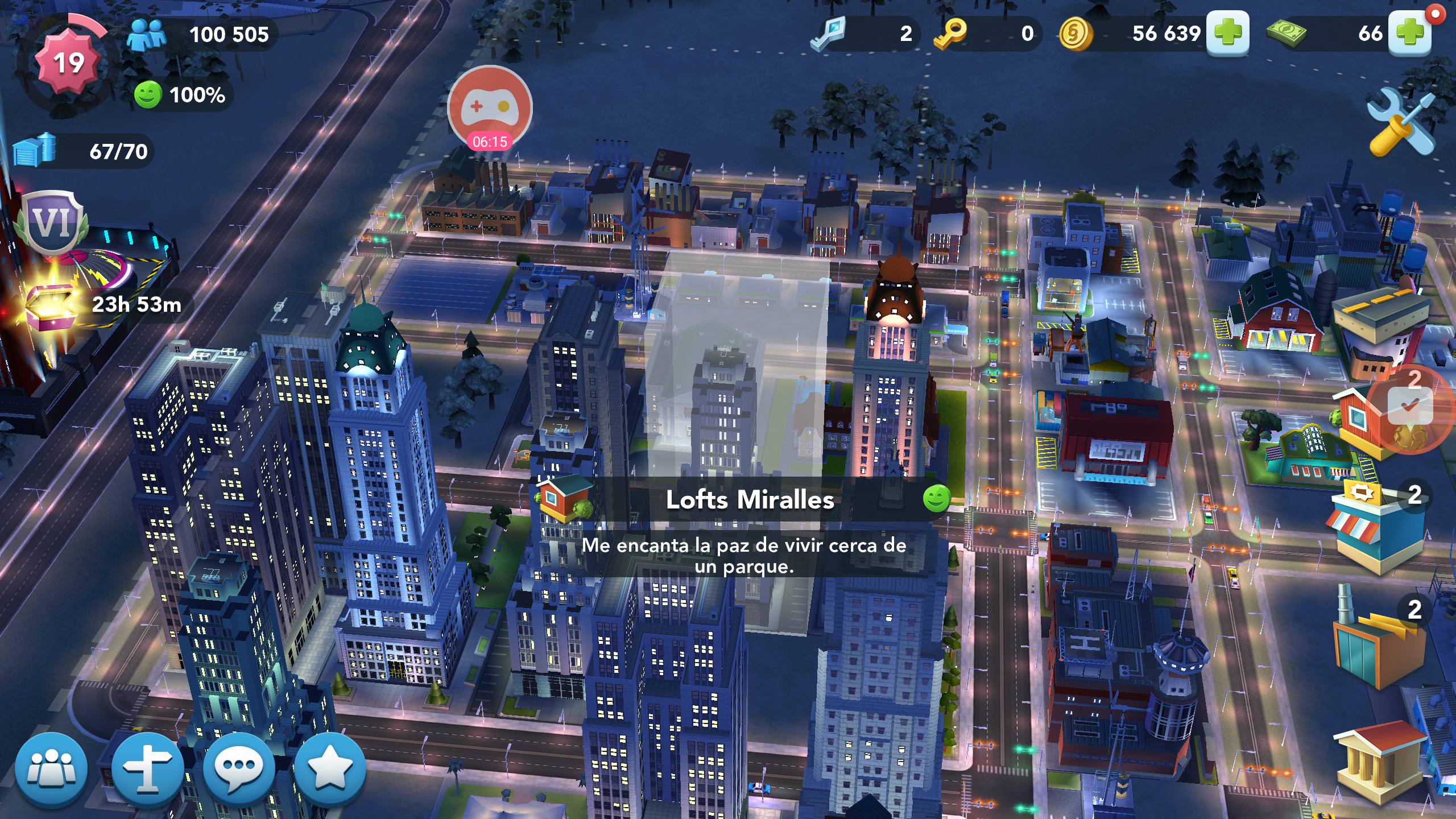Open the chat speech bubble button
Image resolution: width=1456 pixels, height=819 pixels.
[239, 770]
